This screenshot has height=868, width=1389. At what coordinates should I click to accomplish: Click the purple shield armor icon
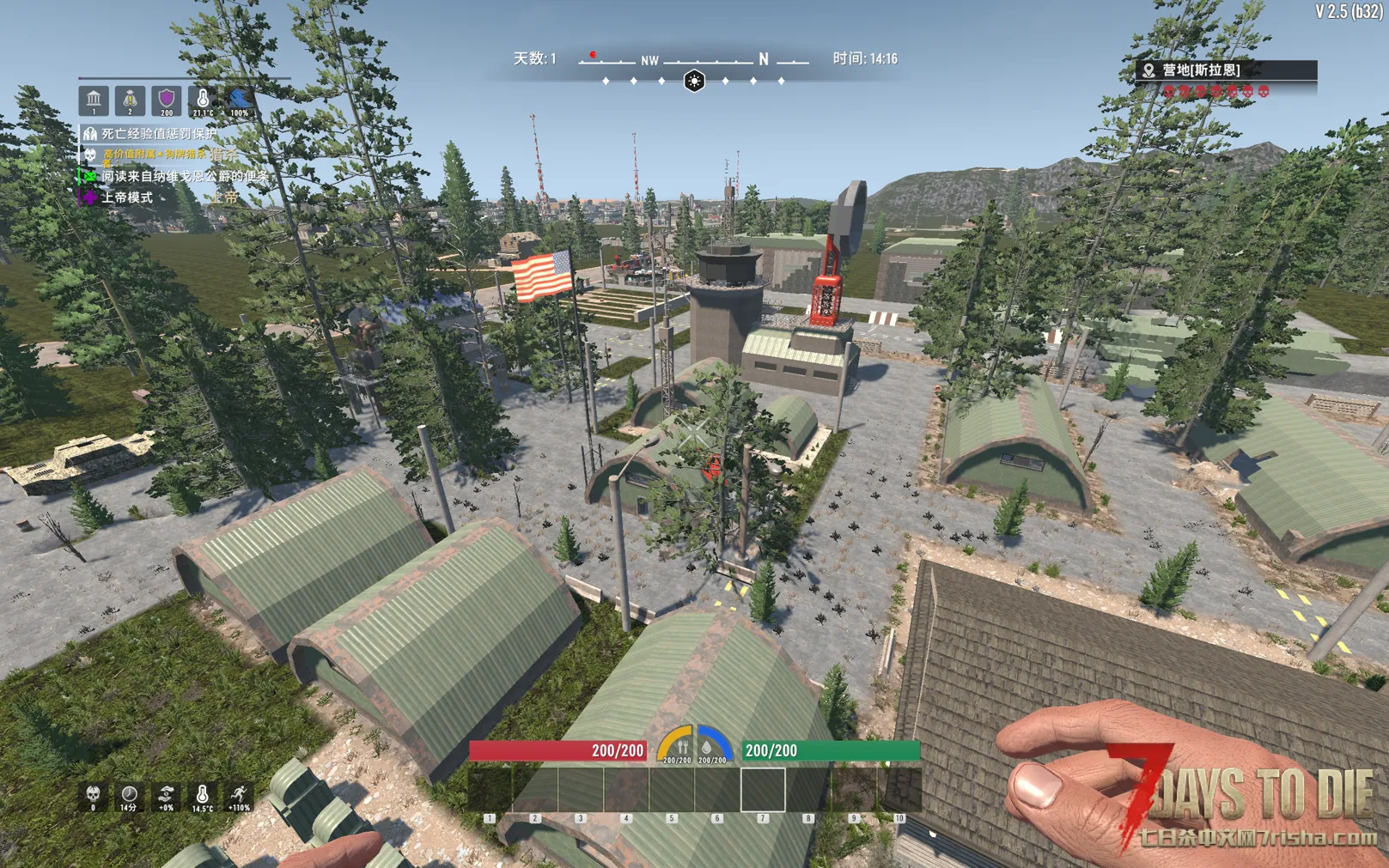pos(167,100)
